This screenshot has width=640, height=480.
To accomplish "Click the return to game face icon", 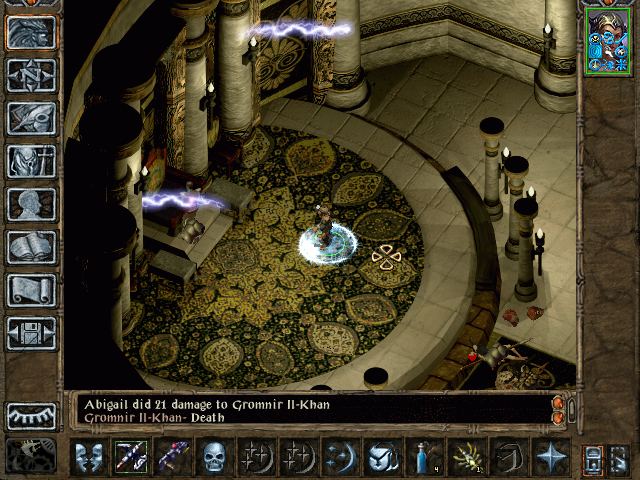I will click(x=32, y=32).
